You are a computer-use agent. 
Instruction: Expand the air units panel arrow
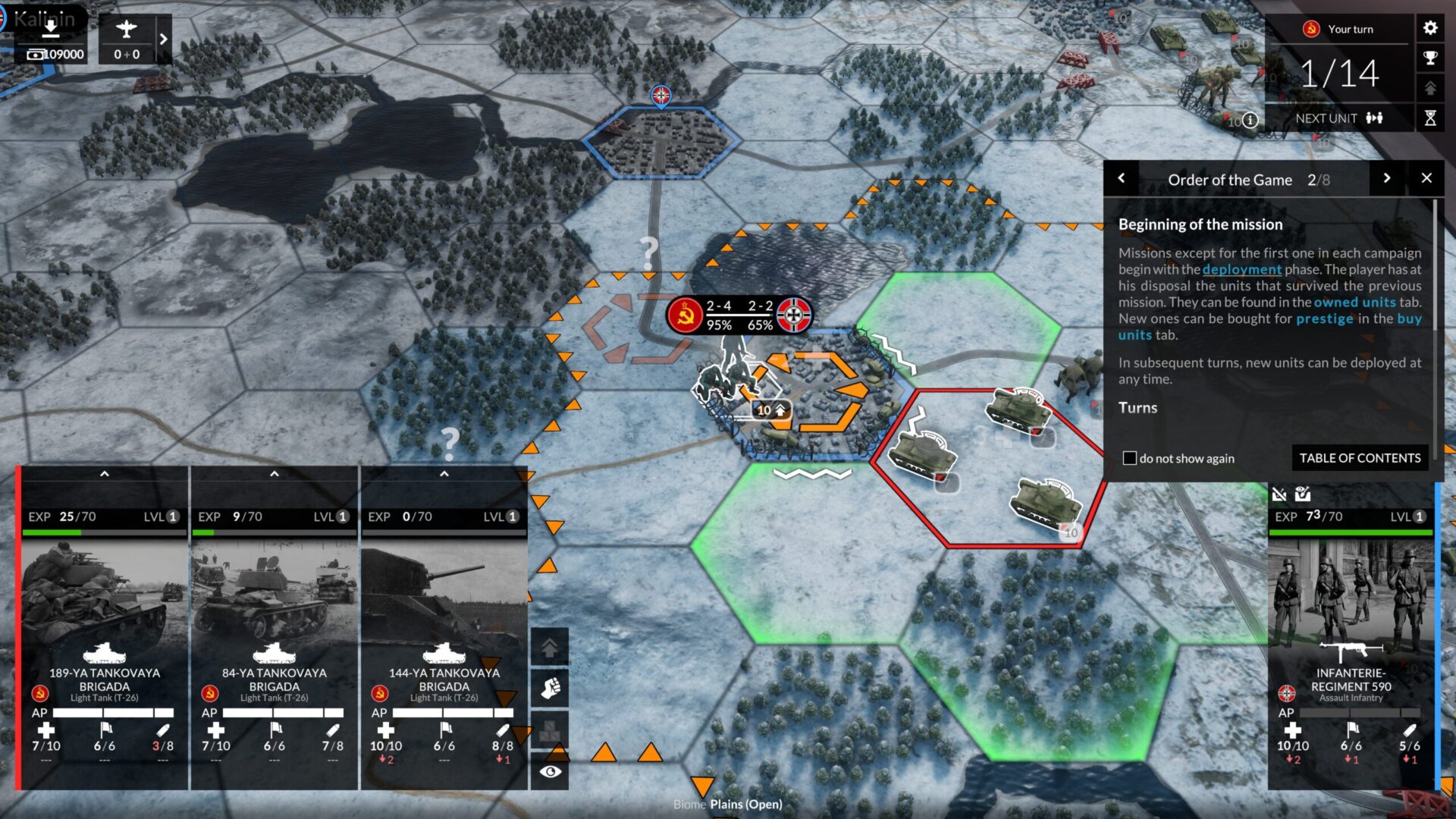(x=163, y=39)
